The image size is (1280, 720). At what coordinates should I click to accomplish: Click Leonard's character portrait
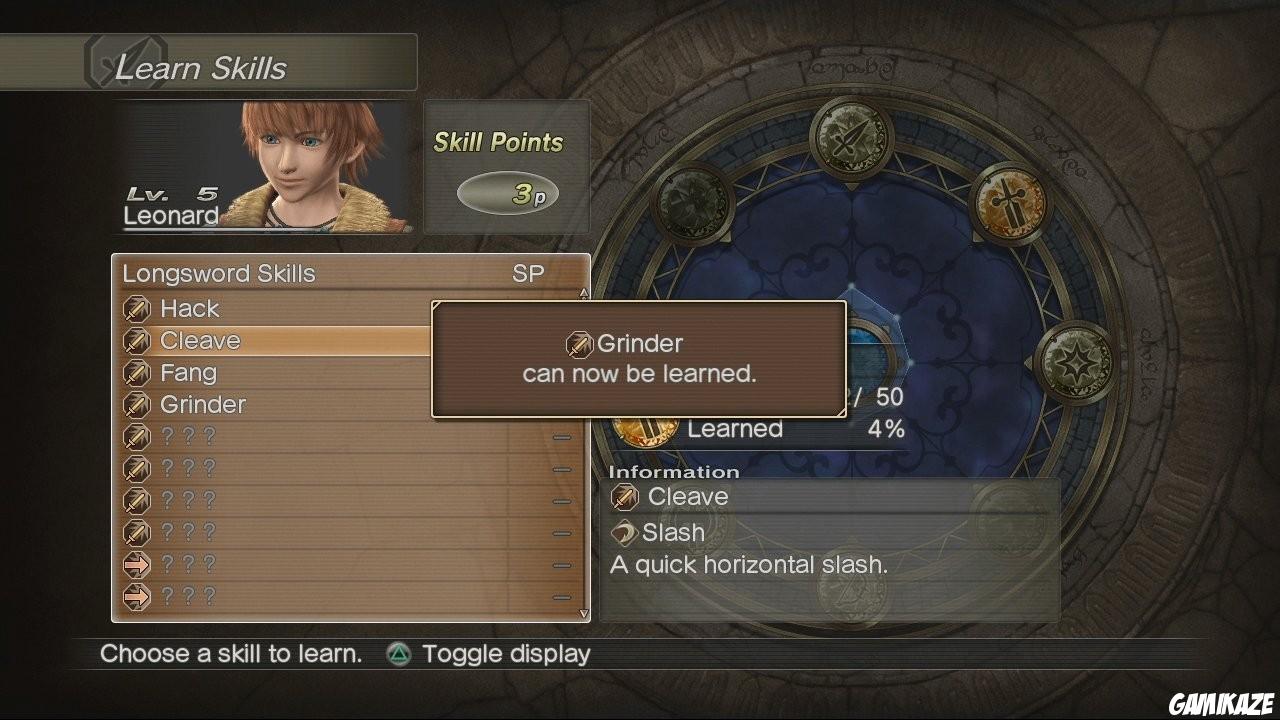coord(312,165)
